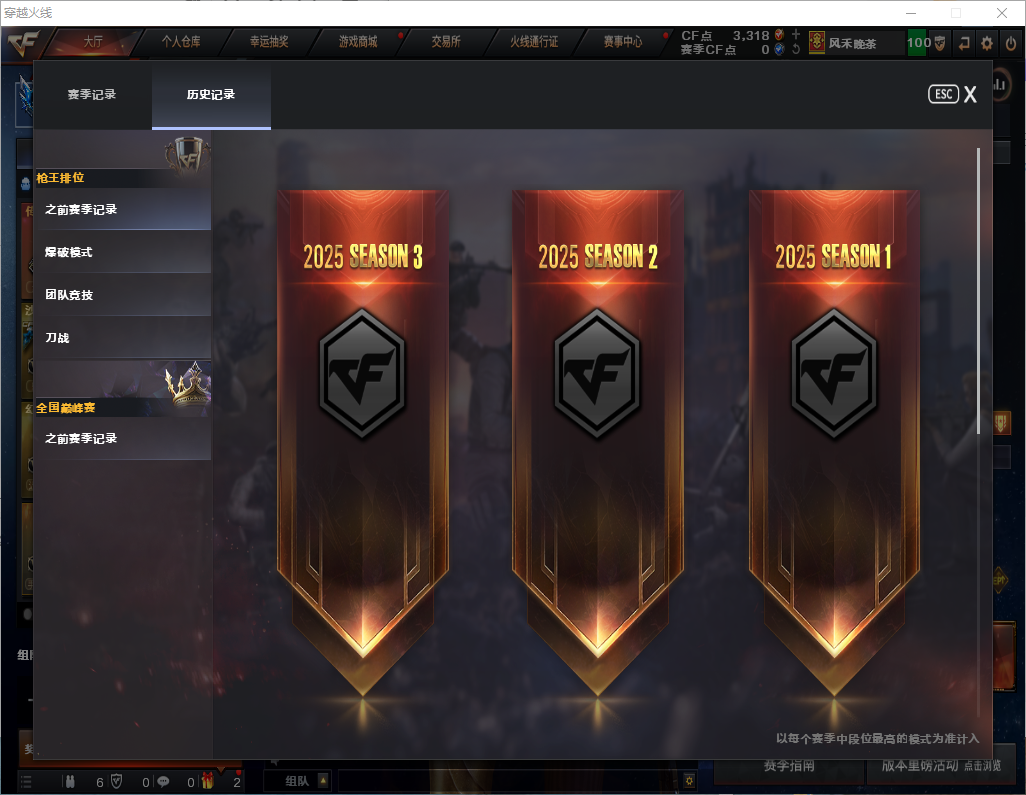Choose 爆破模式 in the sidebar
The height and width of the screenshot is (795, 1026).
pyautogui.click(x=122, y=252)
